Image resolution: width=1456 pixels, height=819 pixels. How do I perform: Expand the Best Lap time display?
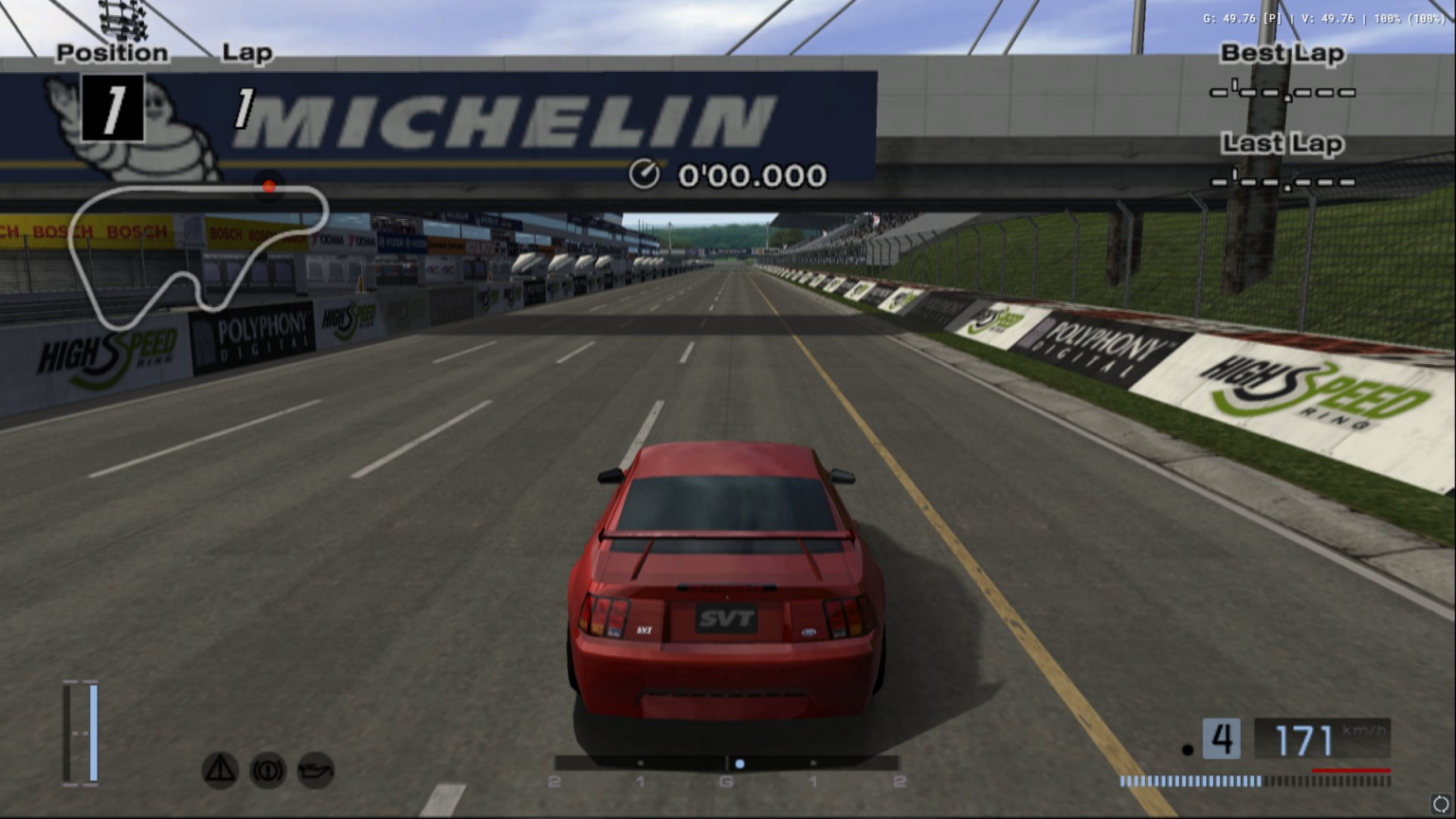1283,92
